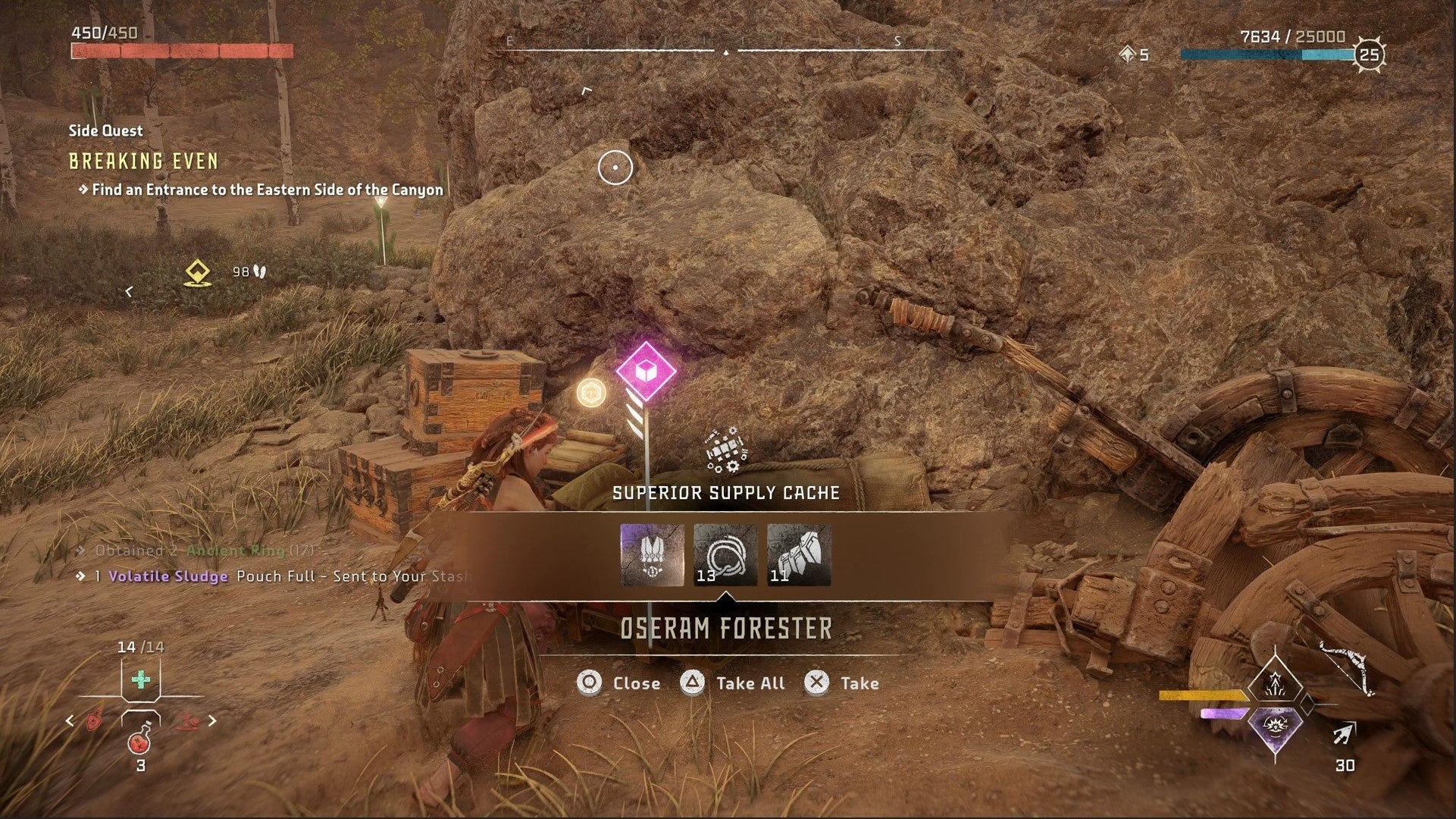Click the arrow ammo type icon
The image size is (1456, 819).
(x=1344, y=734)
